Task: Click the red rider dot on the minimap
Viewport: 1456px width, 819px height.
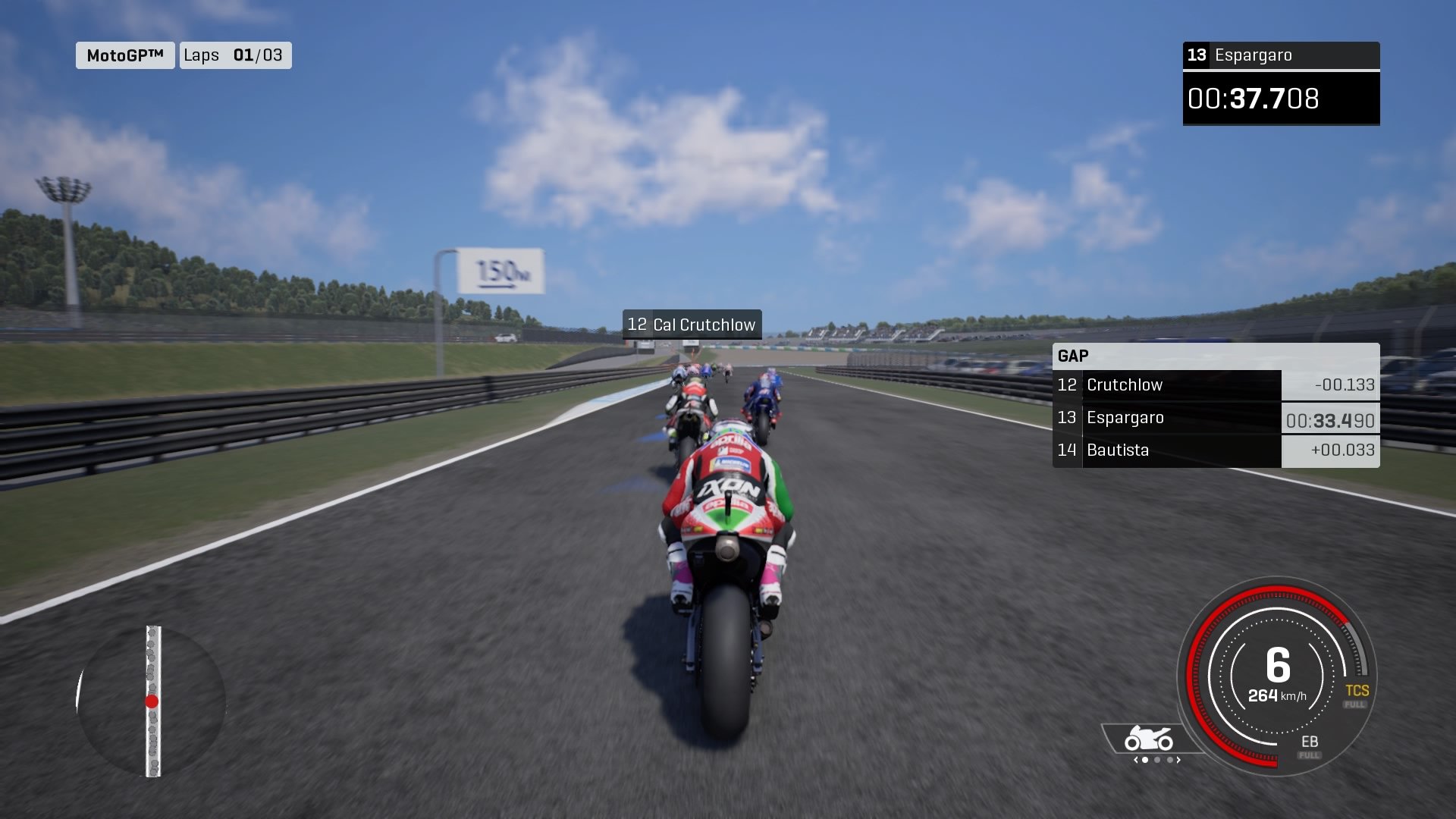Action: (x=152, y=701)
